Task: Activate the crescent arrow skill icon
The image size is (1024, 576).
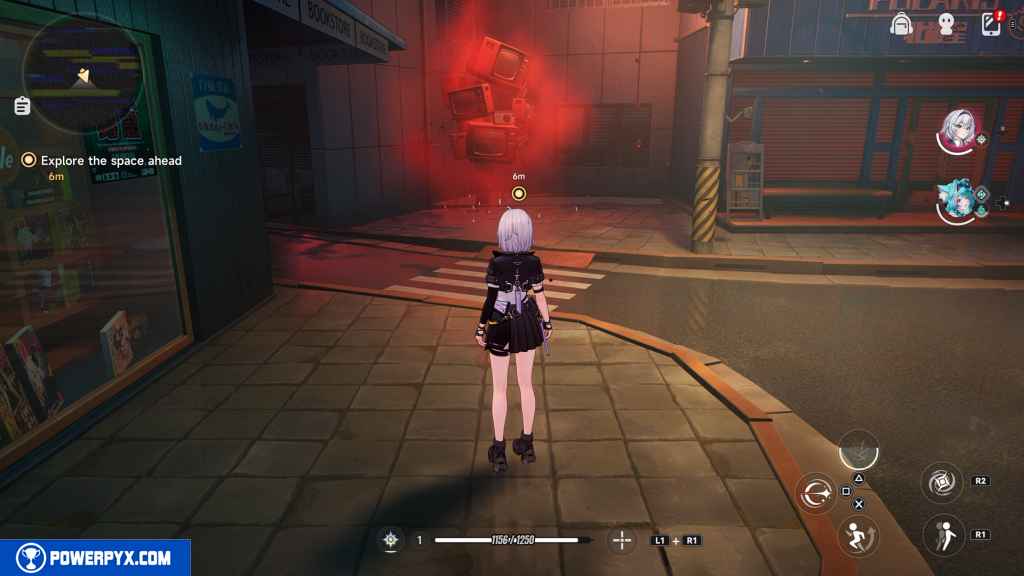Action: pos(815,493)
